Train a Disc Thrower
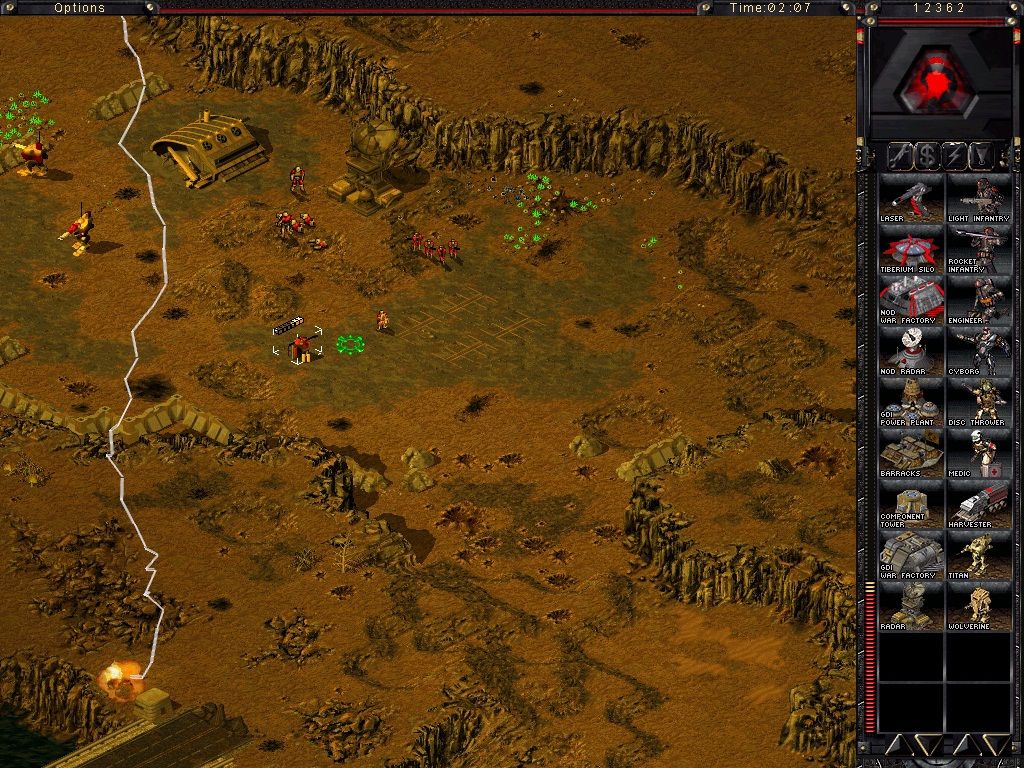Screen dimensions: 1024x768 (979, 403)
